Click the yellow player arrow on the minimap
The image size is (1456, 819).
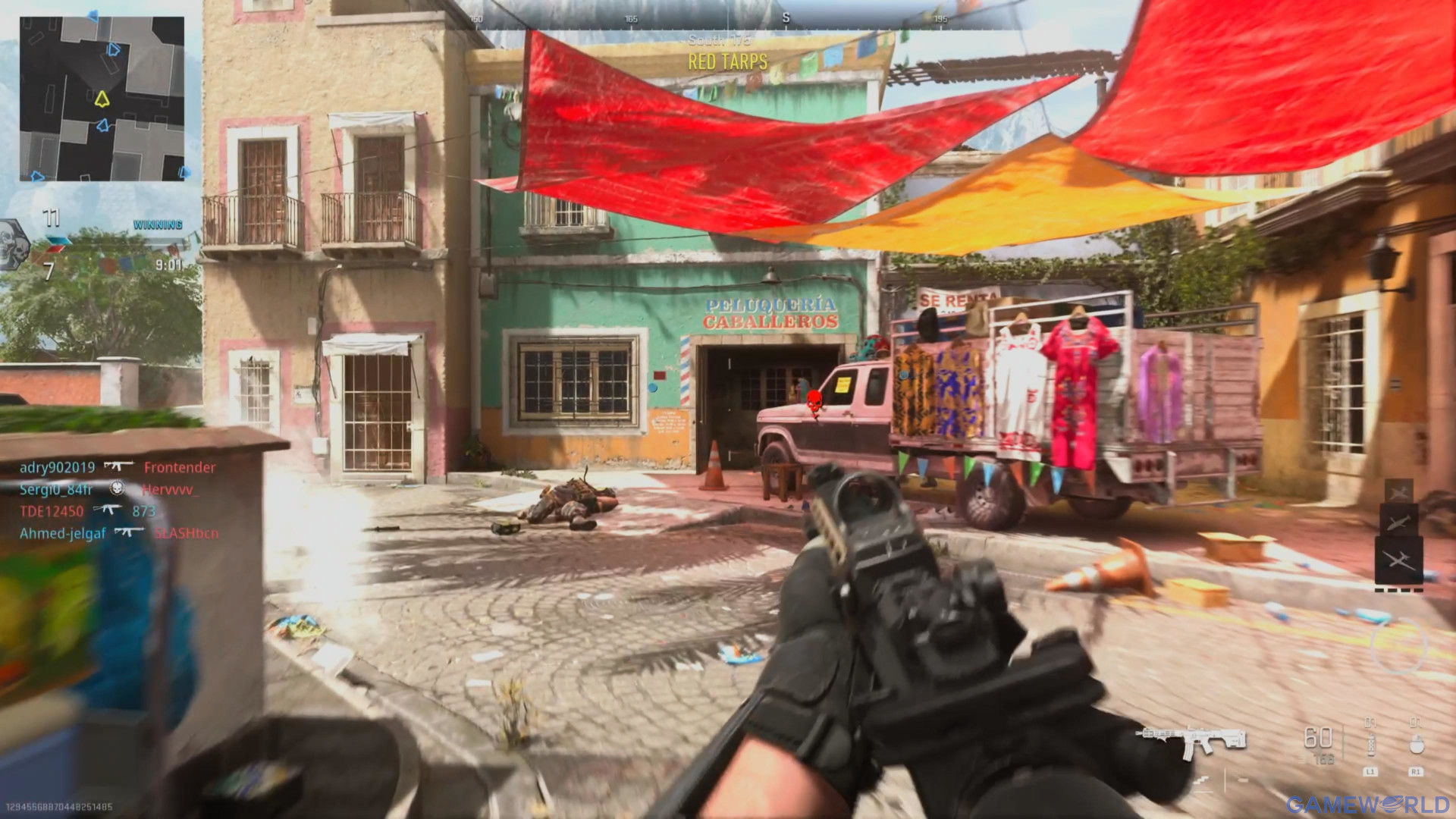[x=101, y=97]
